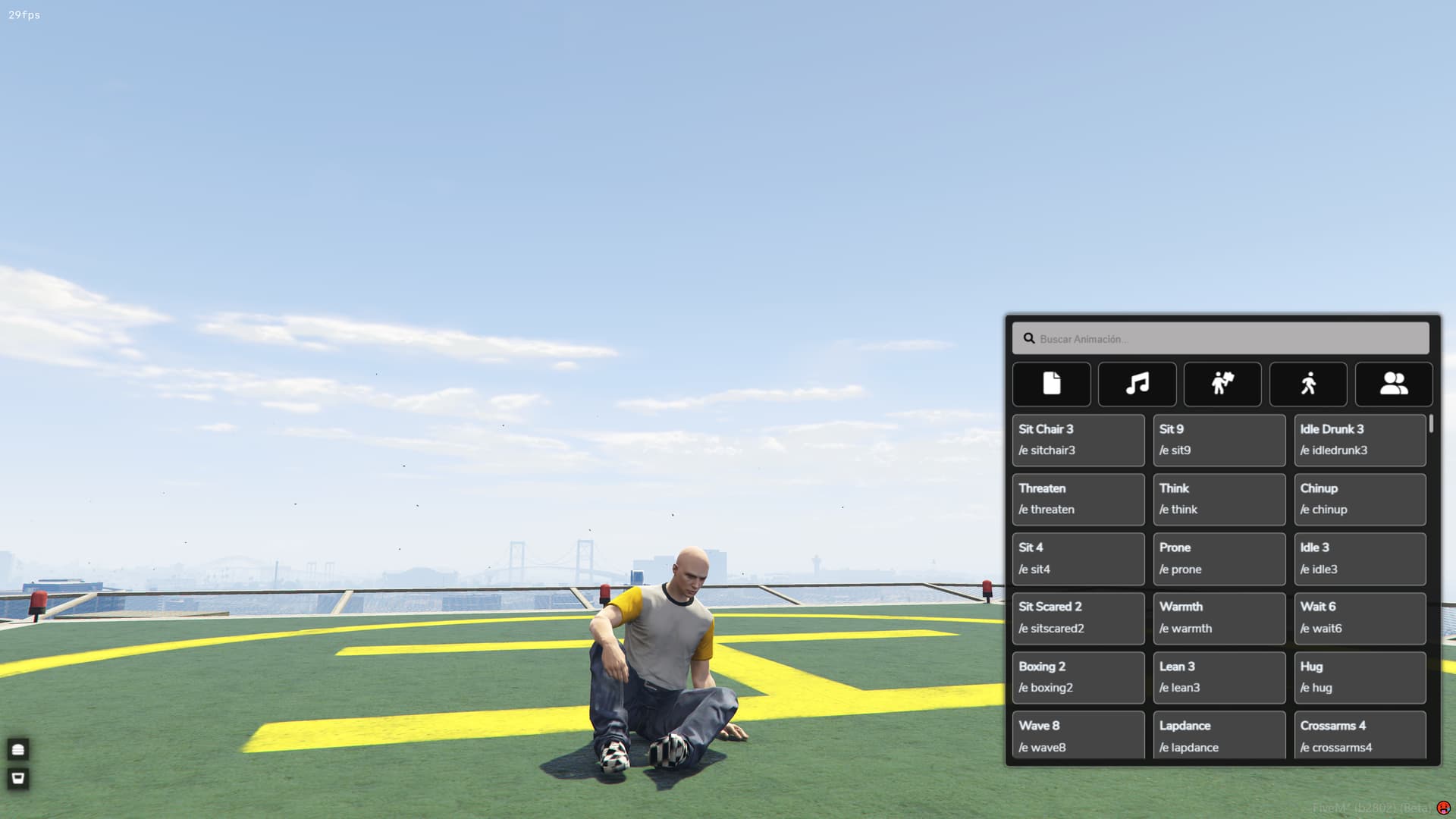This screenshot has height=819, width=1456.
Task: Click the magnifying glass search icon
Action: [x=1029, y=338]
